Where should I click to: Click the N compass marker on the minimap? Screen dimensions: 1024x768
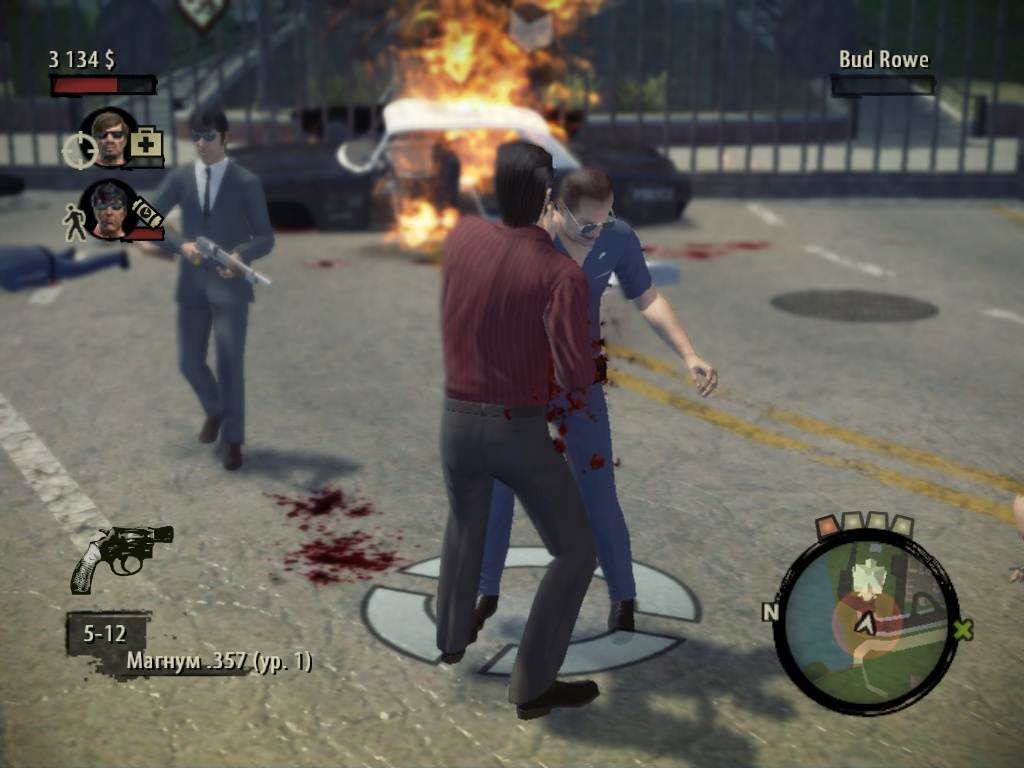click(770, 612)
